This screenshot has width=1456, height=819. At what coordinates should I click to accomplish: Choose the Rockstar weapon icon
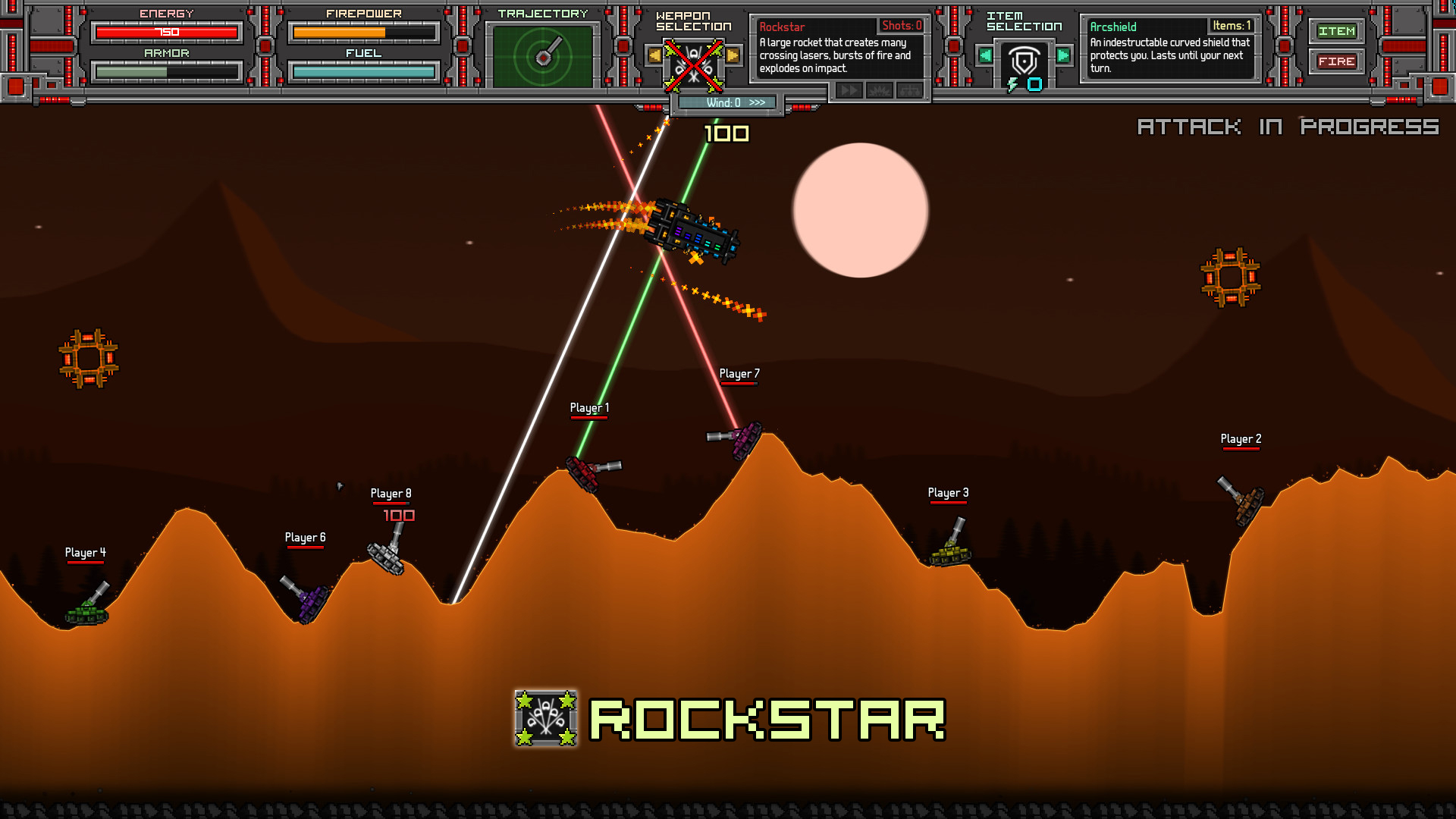[693, 65]
